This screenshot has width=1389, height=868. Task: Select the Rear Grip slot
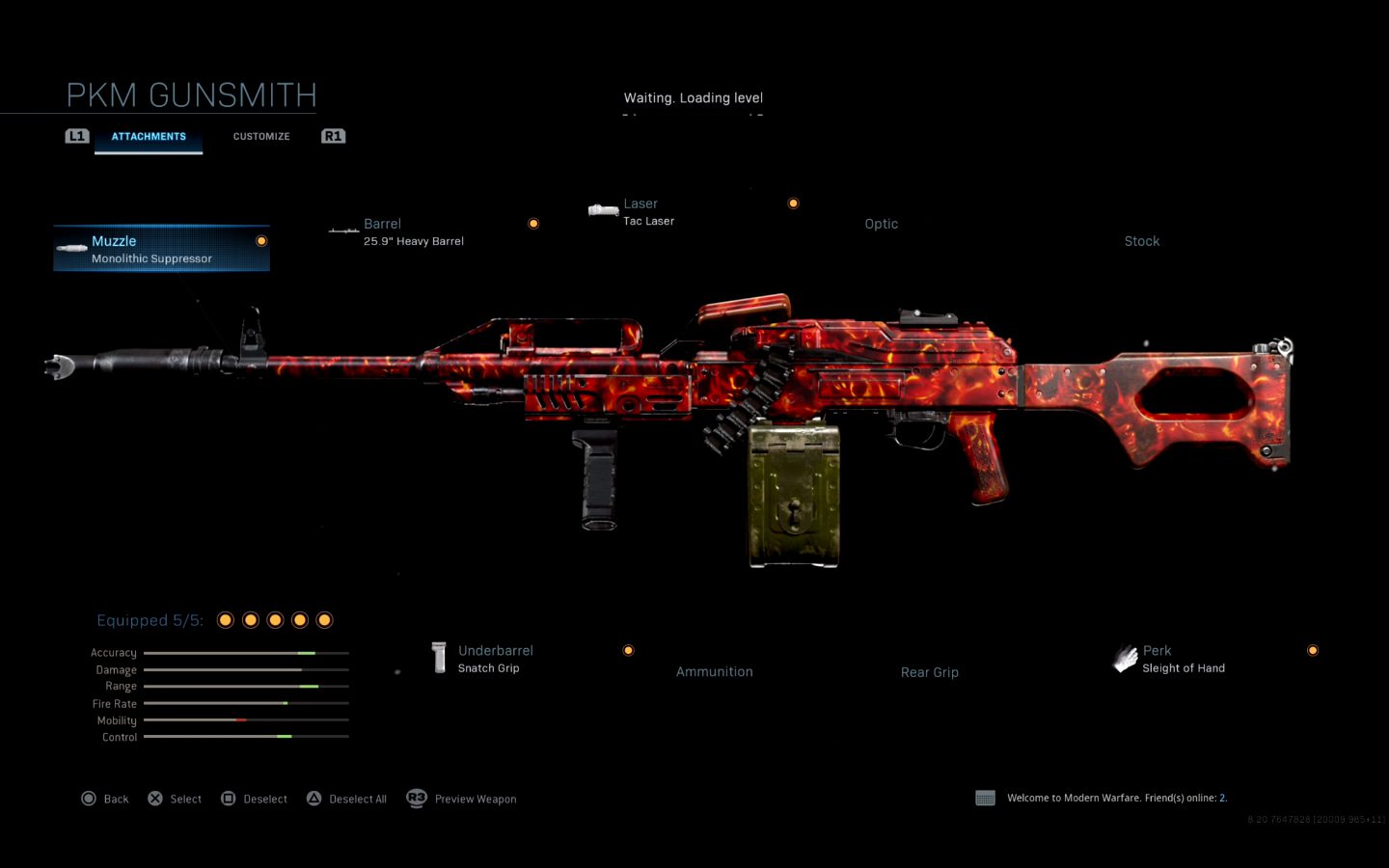coord(929,672)
